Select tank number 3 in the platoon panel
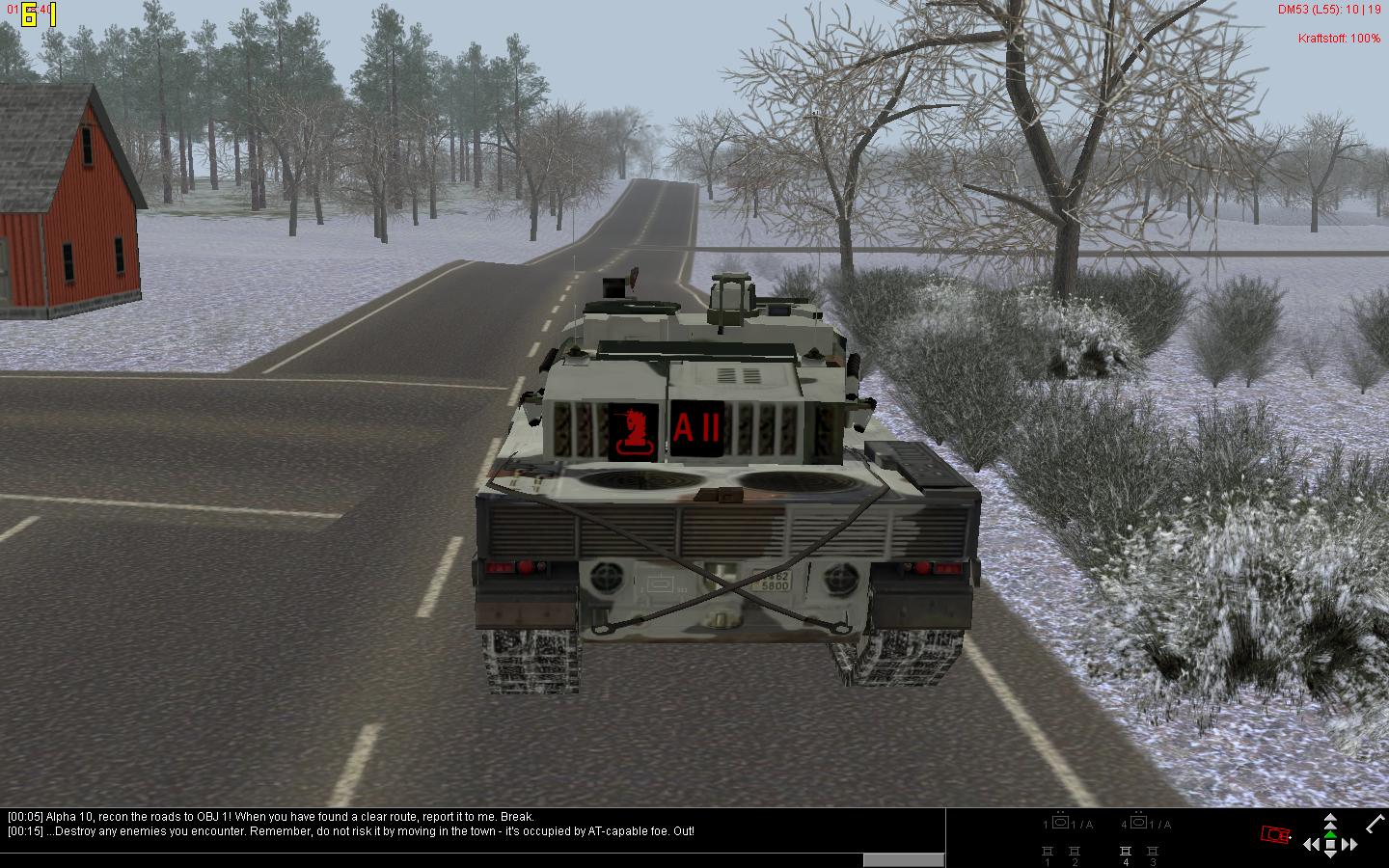This screenshot has height=868, width=1389. pos(1152,852)
